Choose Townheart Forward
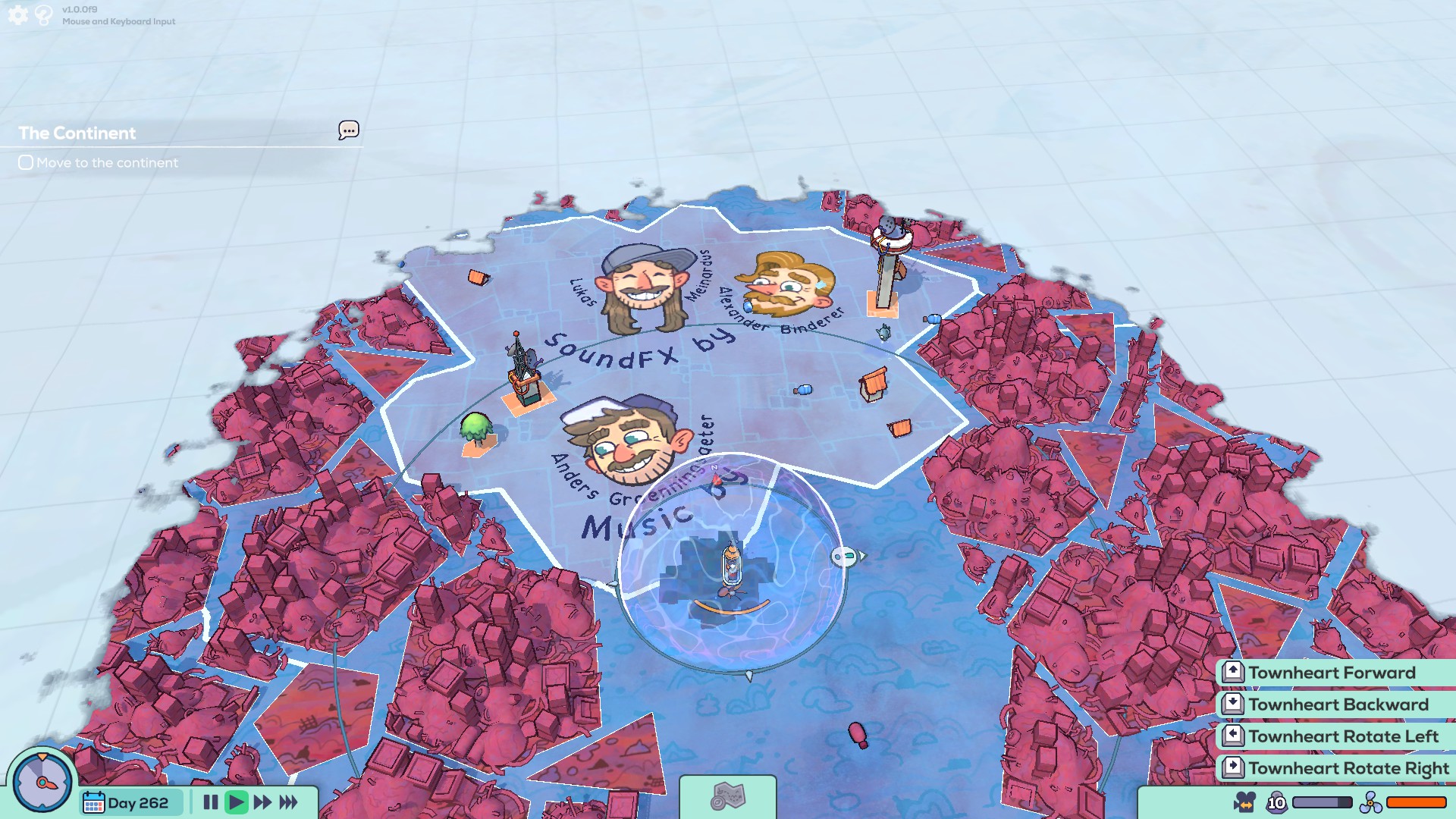 click(1332, 673)
